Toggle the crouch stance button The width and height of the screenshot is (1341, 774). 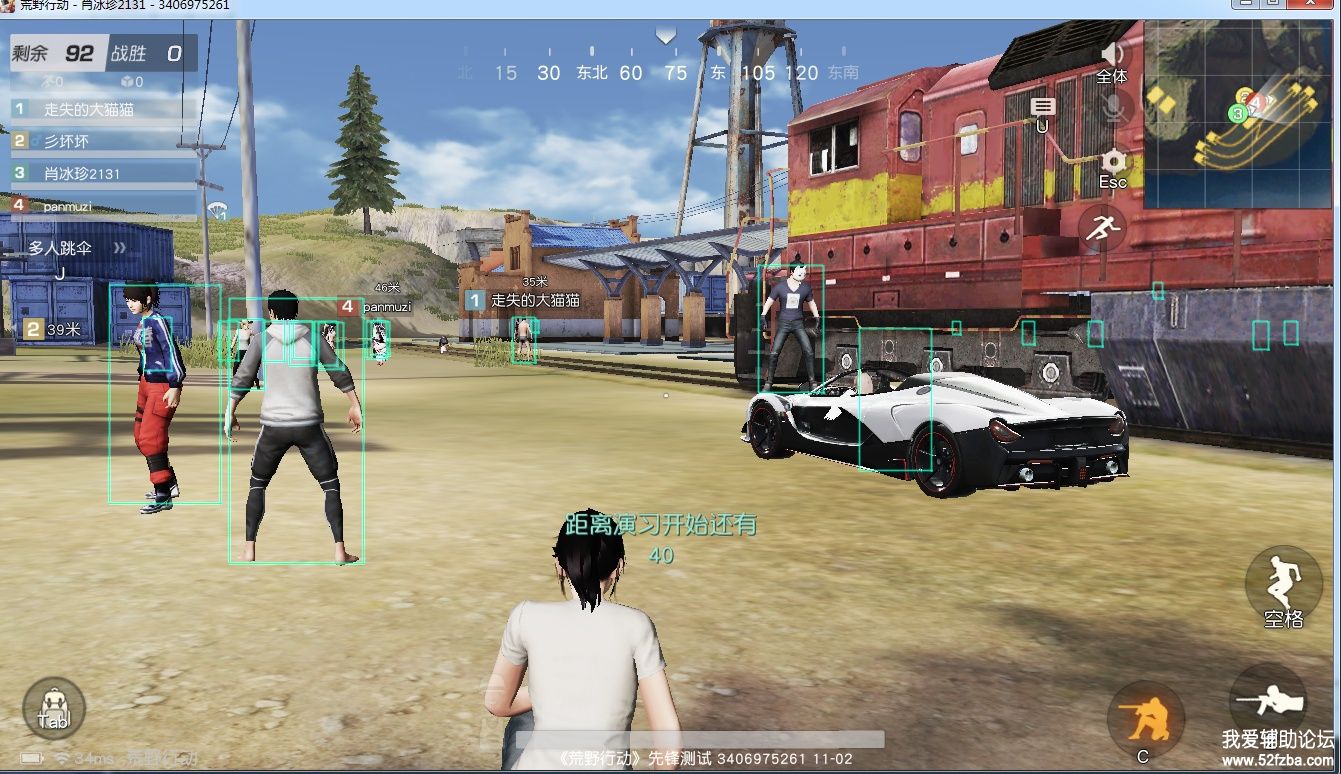click(1145, 720)
